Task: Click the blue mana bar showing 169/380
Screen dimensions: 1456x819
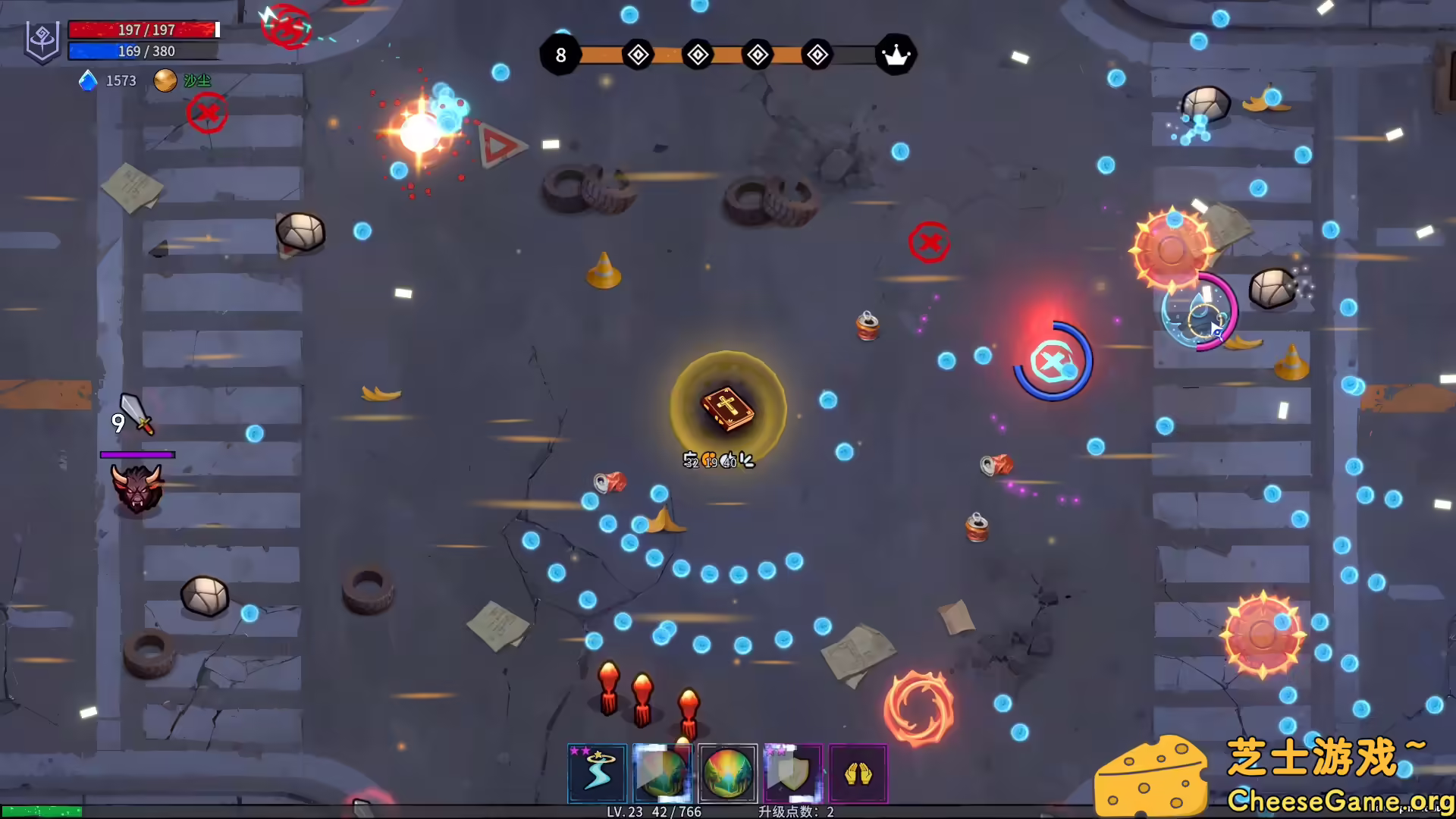Action: (144, 52)
